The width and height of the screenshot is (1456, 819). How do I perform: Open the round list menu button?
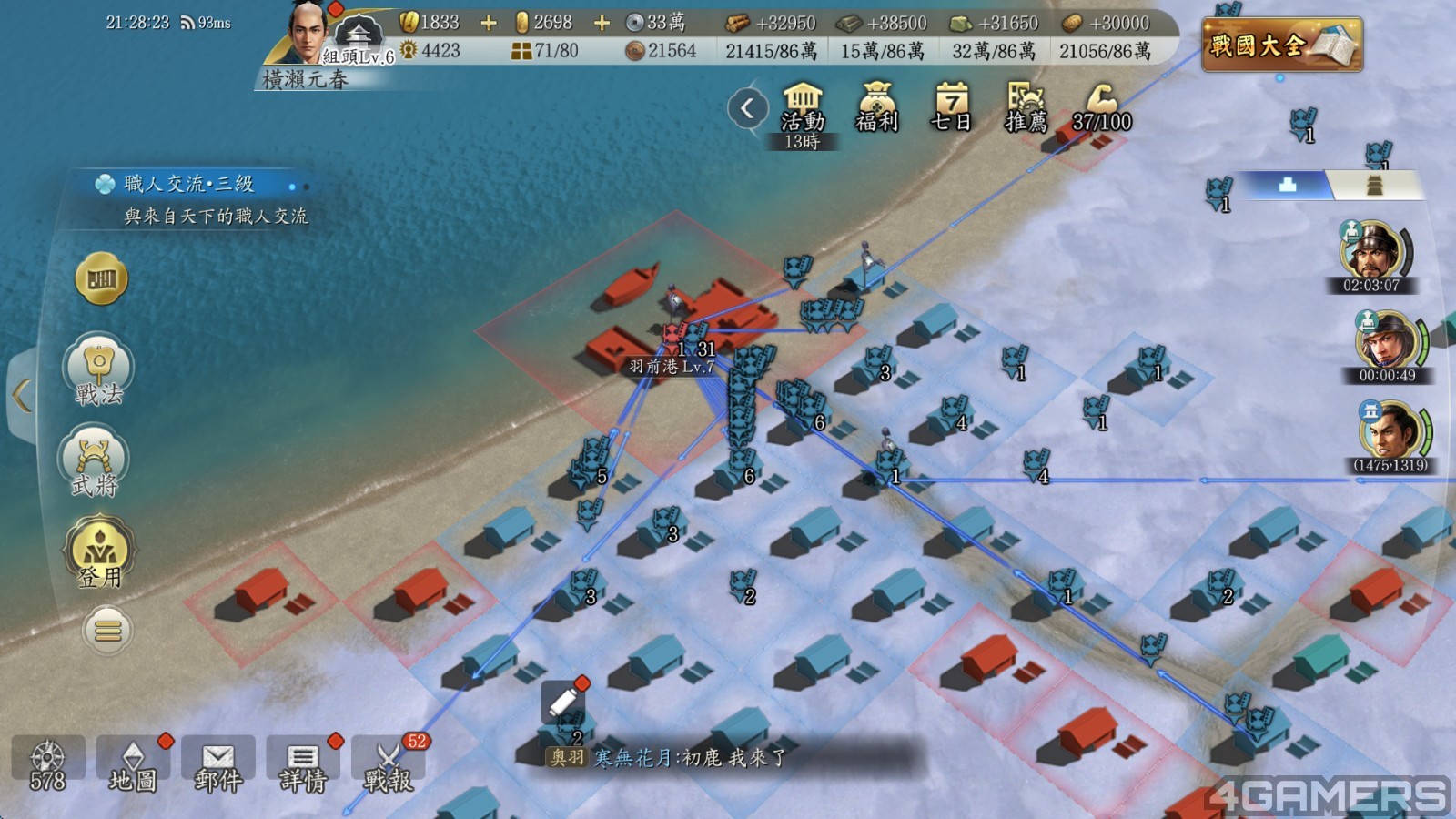click(x=107, y=630)
